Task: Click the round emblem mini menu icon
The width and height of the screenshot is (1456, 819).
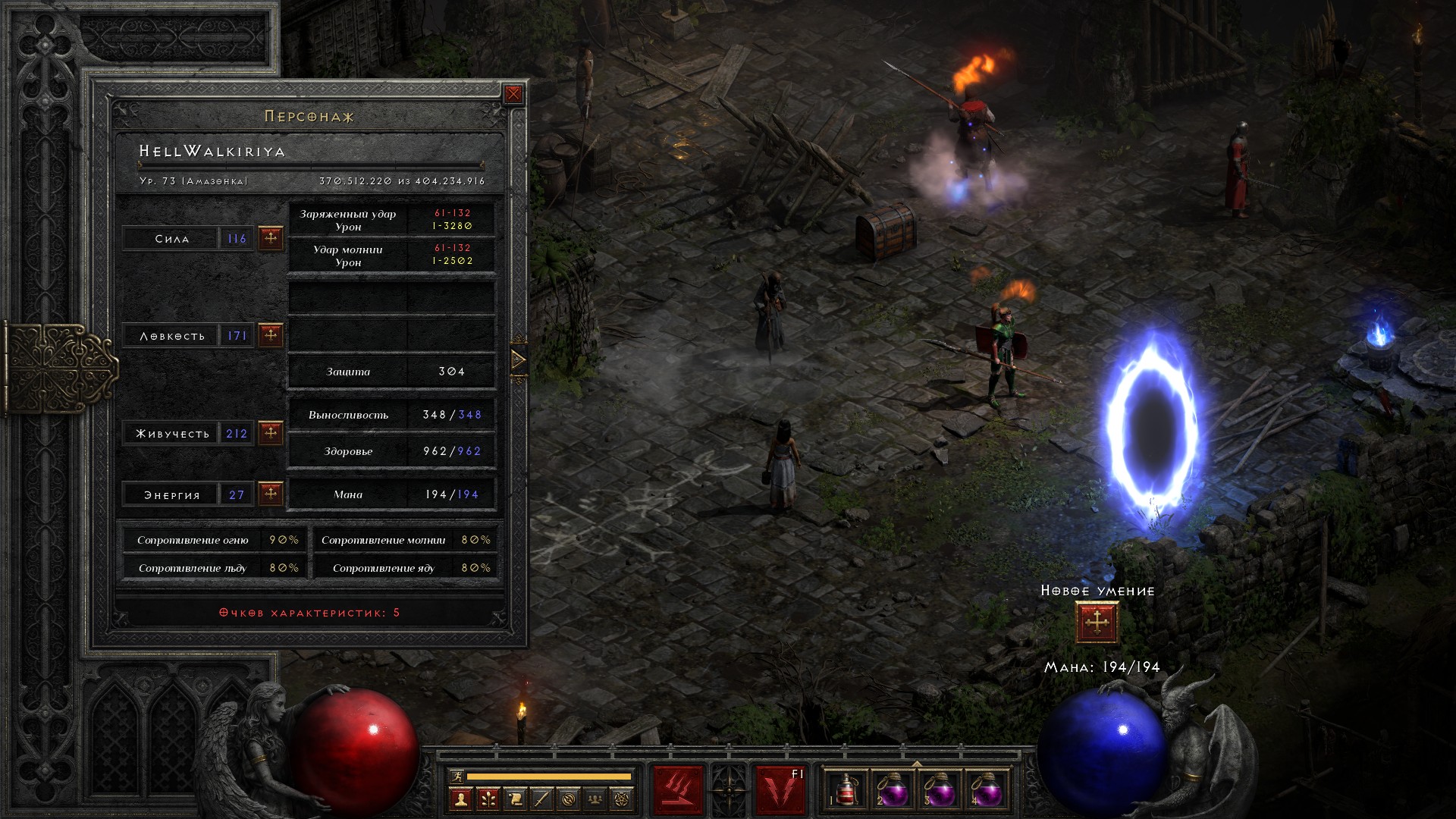Action: tap(570, 799)
